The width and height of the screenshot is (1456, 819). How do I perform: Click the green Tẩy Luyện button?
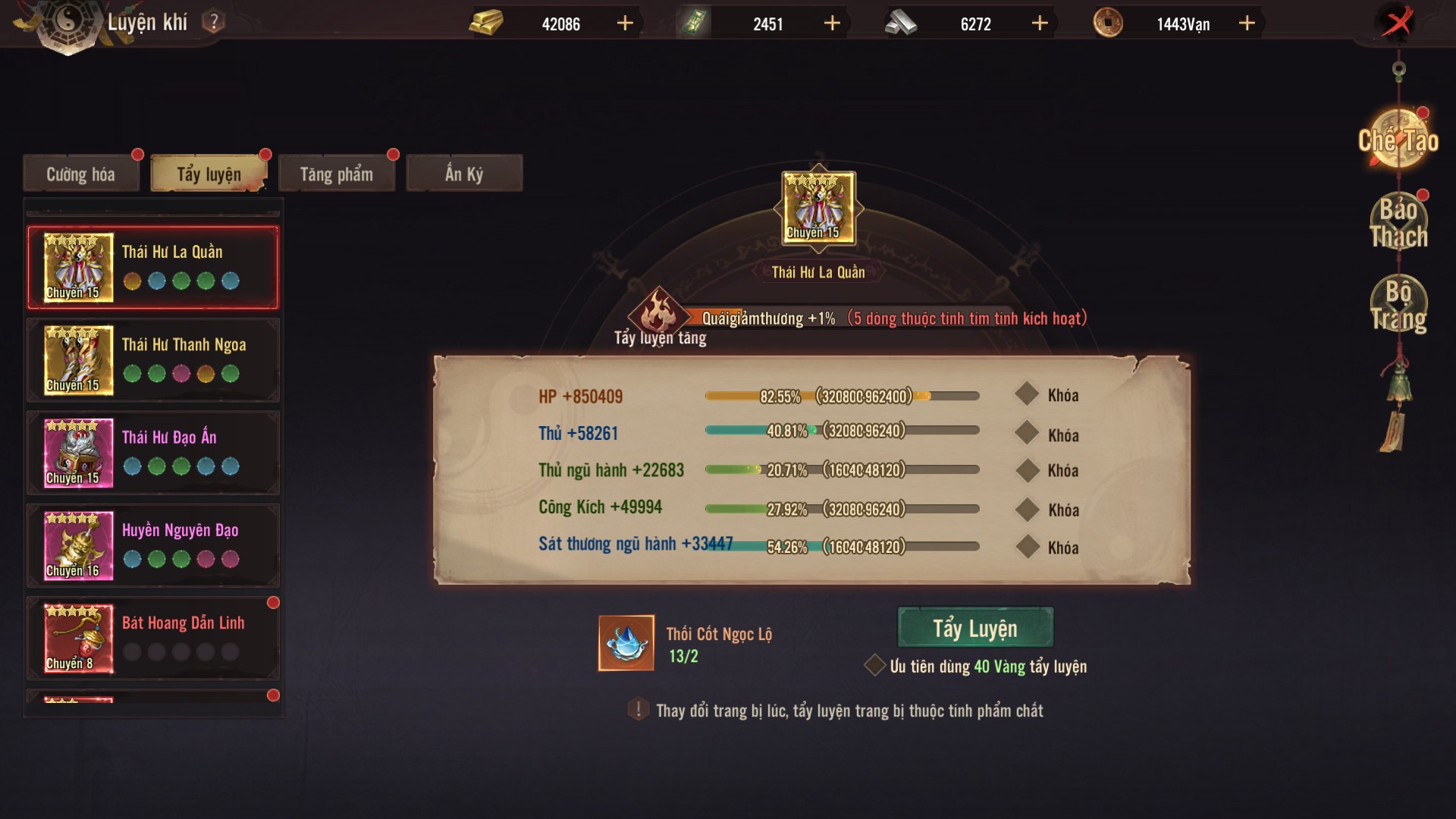point(975,628)
